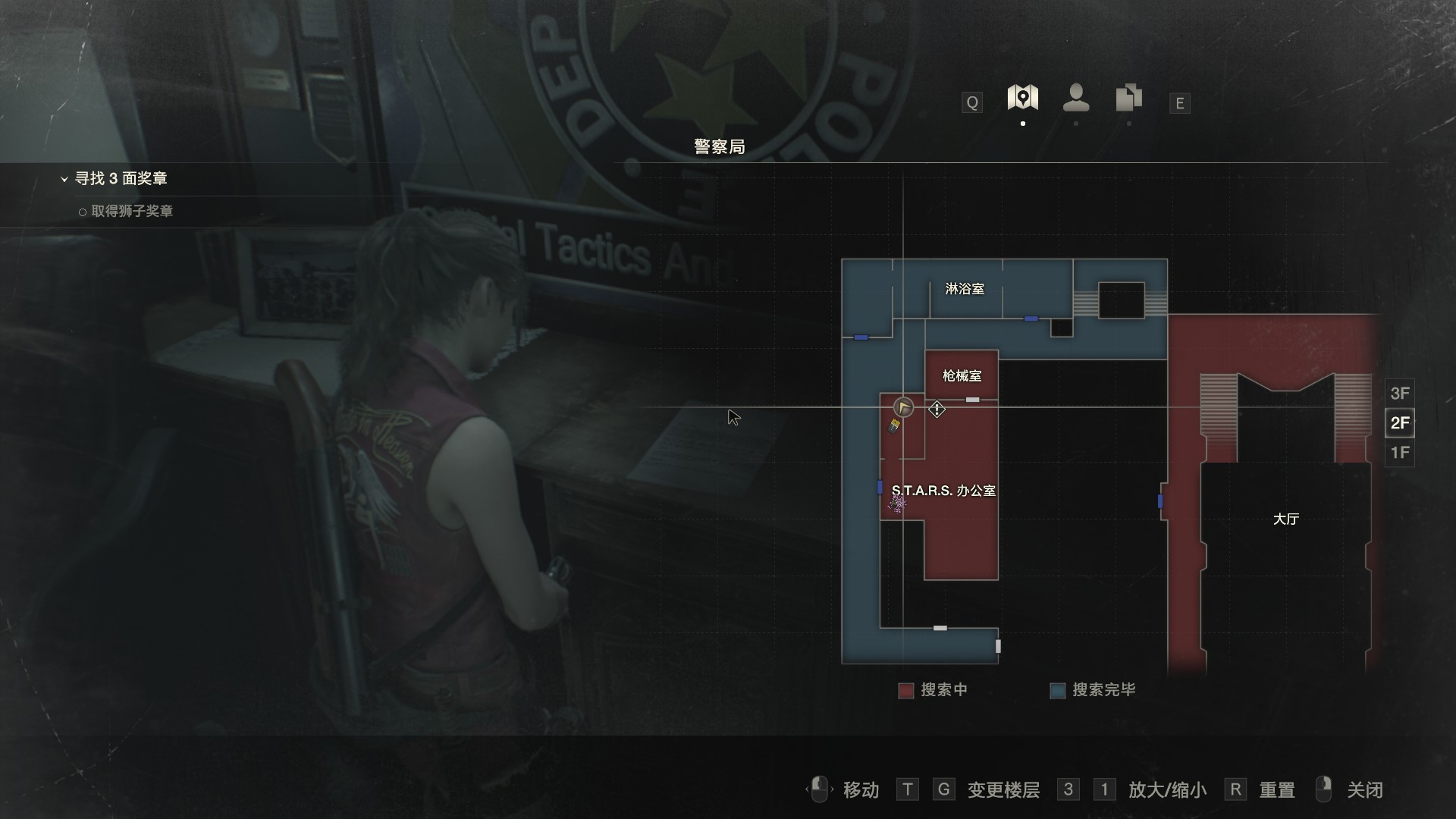Collapse the 寻找 3 面奖章 objective
1456x819 pixels.
point(64,179)
